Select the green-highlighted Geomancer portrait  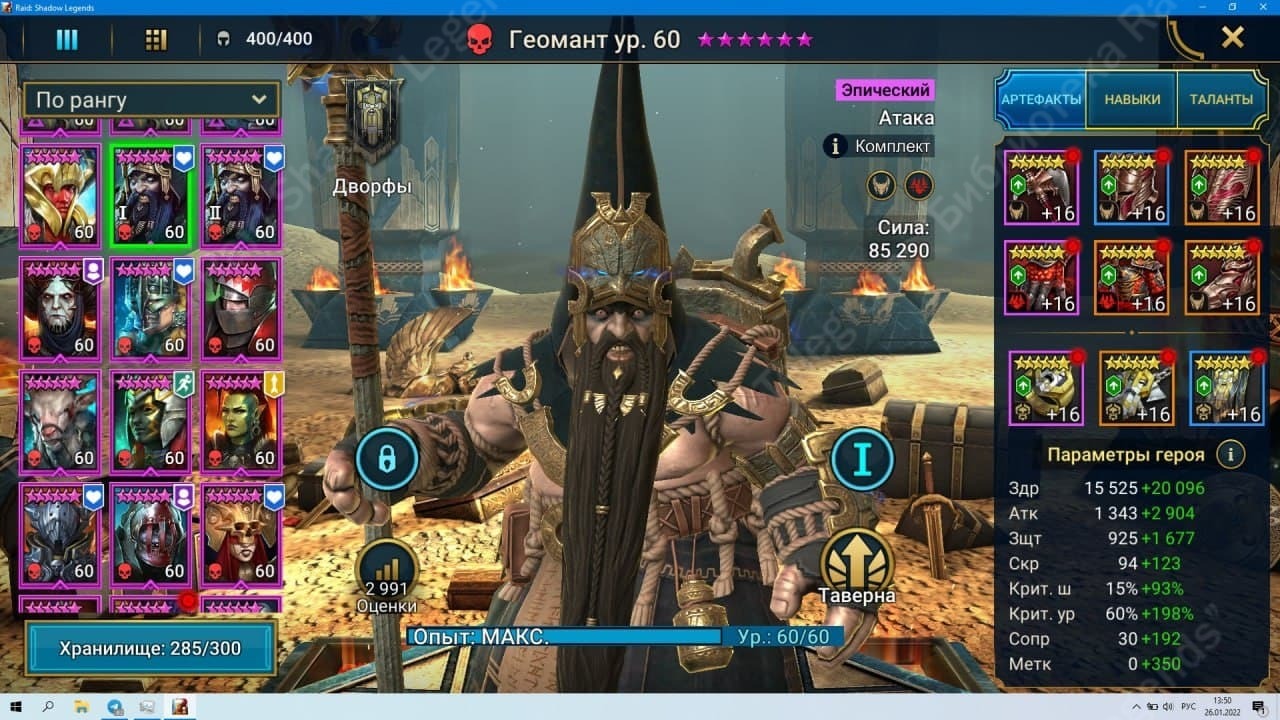pos(150,195)
